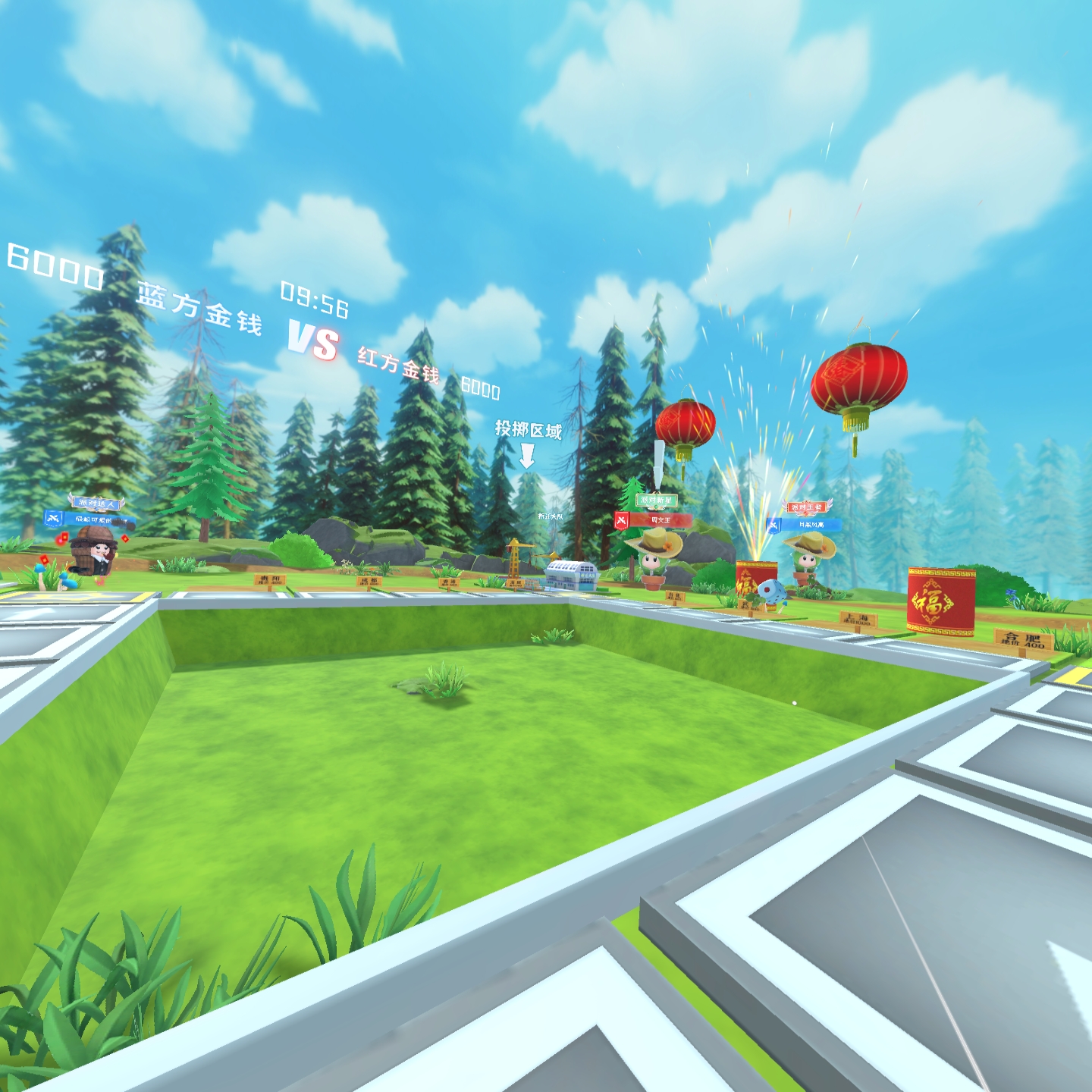The image size is (1092, 1092).
Task: Select the 合肥 地价400 property sign
Action: pyautogui.click(x=1021, y=641)
